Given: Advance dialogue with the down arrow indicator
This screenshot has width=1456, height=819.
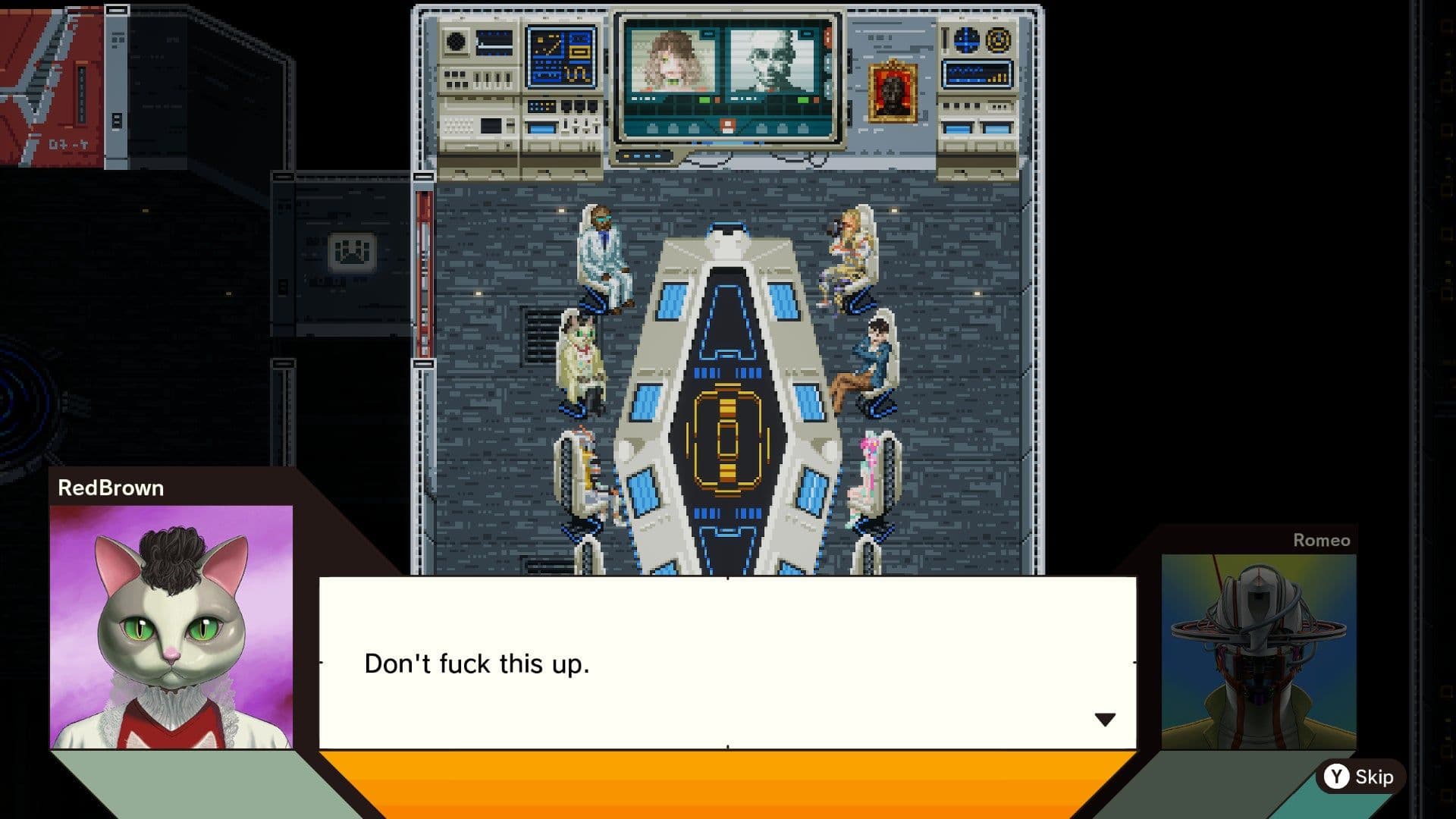Looking at the screenshot, I should pyautogui.click(x=1105, y=719).
